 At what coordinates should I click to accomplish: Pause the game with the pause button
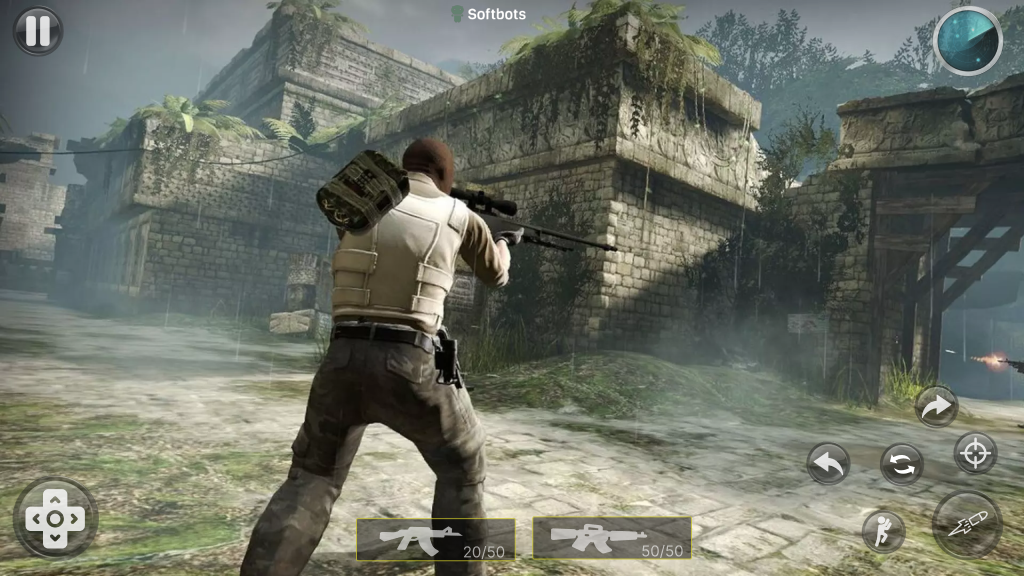coord(37,31)
